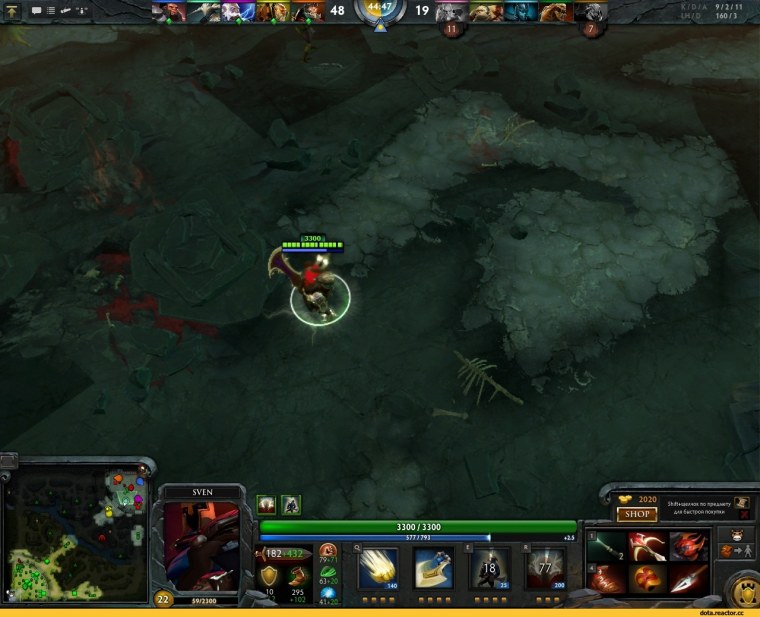This screenshot has width=760, height=617.
Task: Use the wand item with 2 charges
Action: coord(605,546)
